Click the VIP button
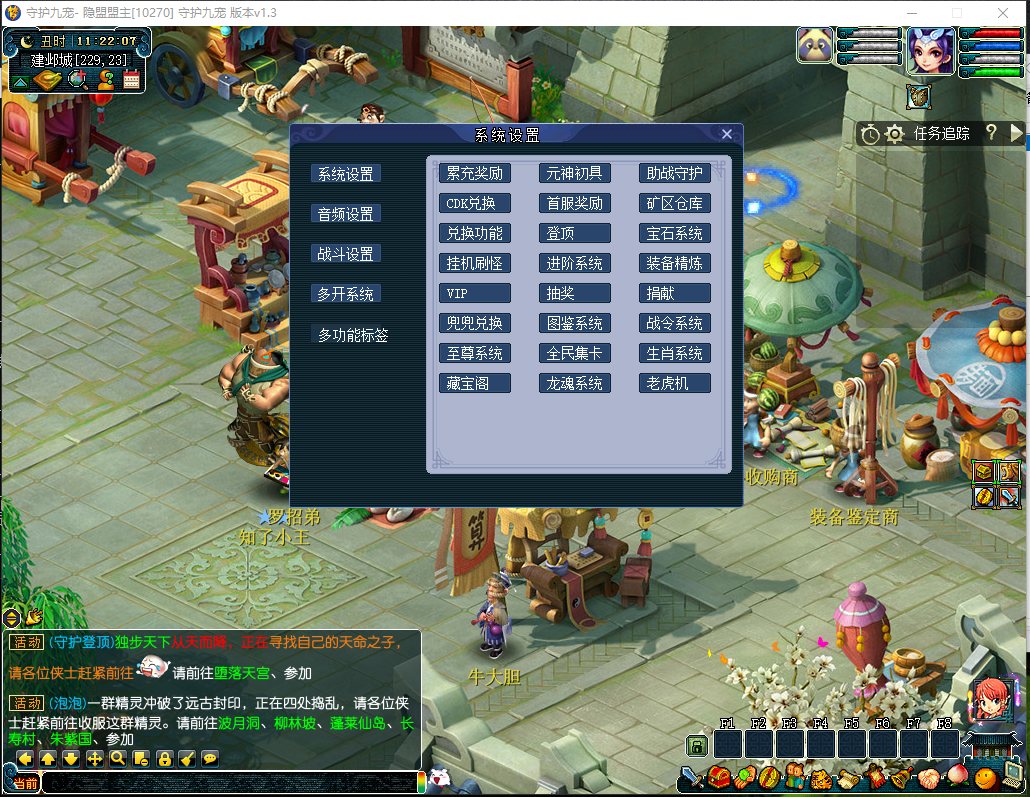 [x=475, y=293]
